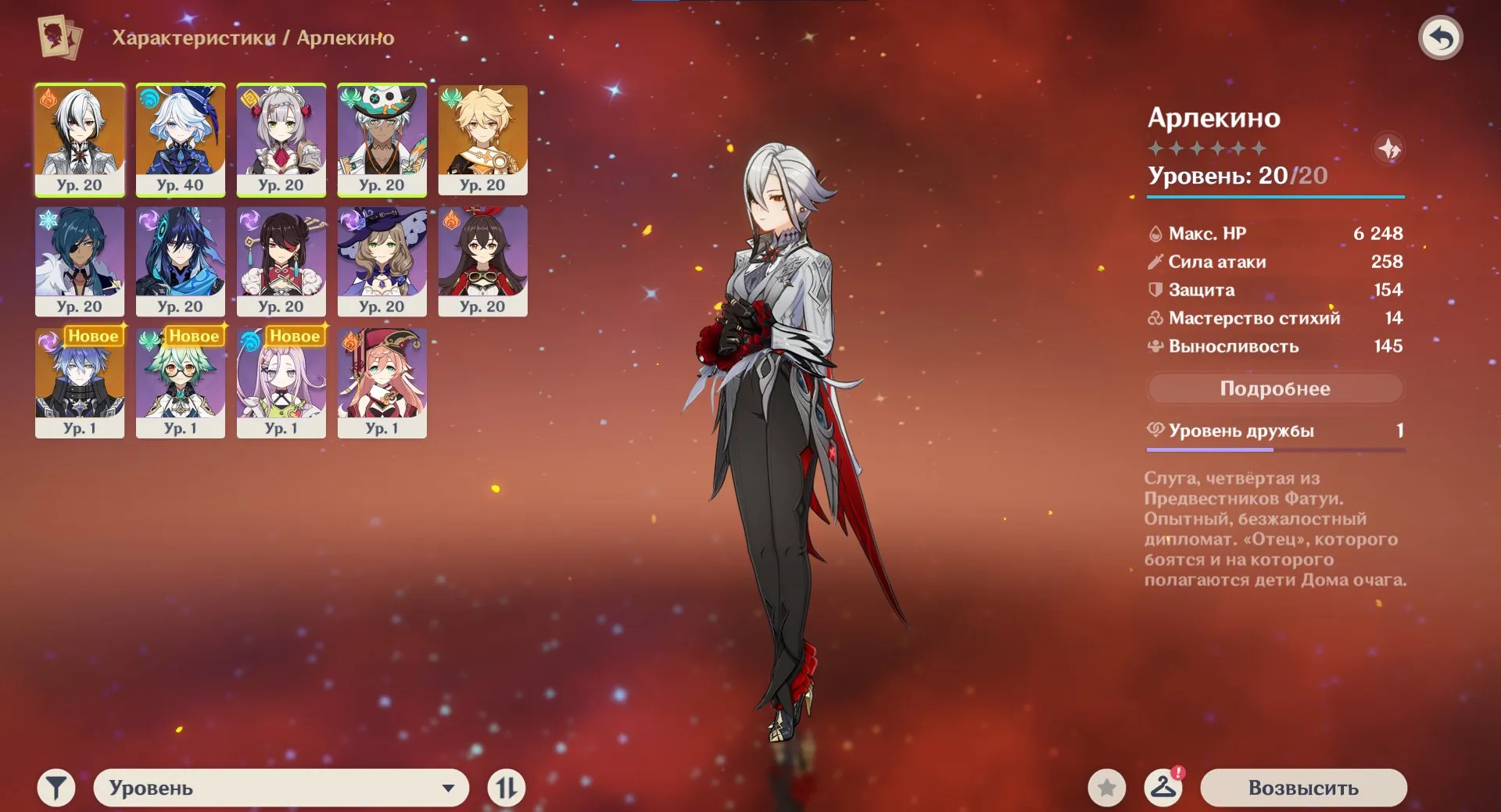This screenshot has height=812, width=1501.
Task: Open the Подробнее details button
Action: click(1274, 388)
